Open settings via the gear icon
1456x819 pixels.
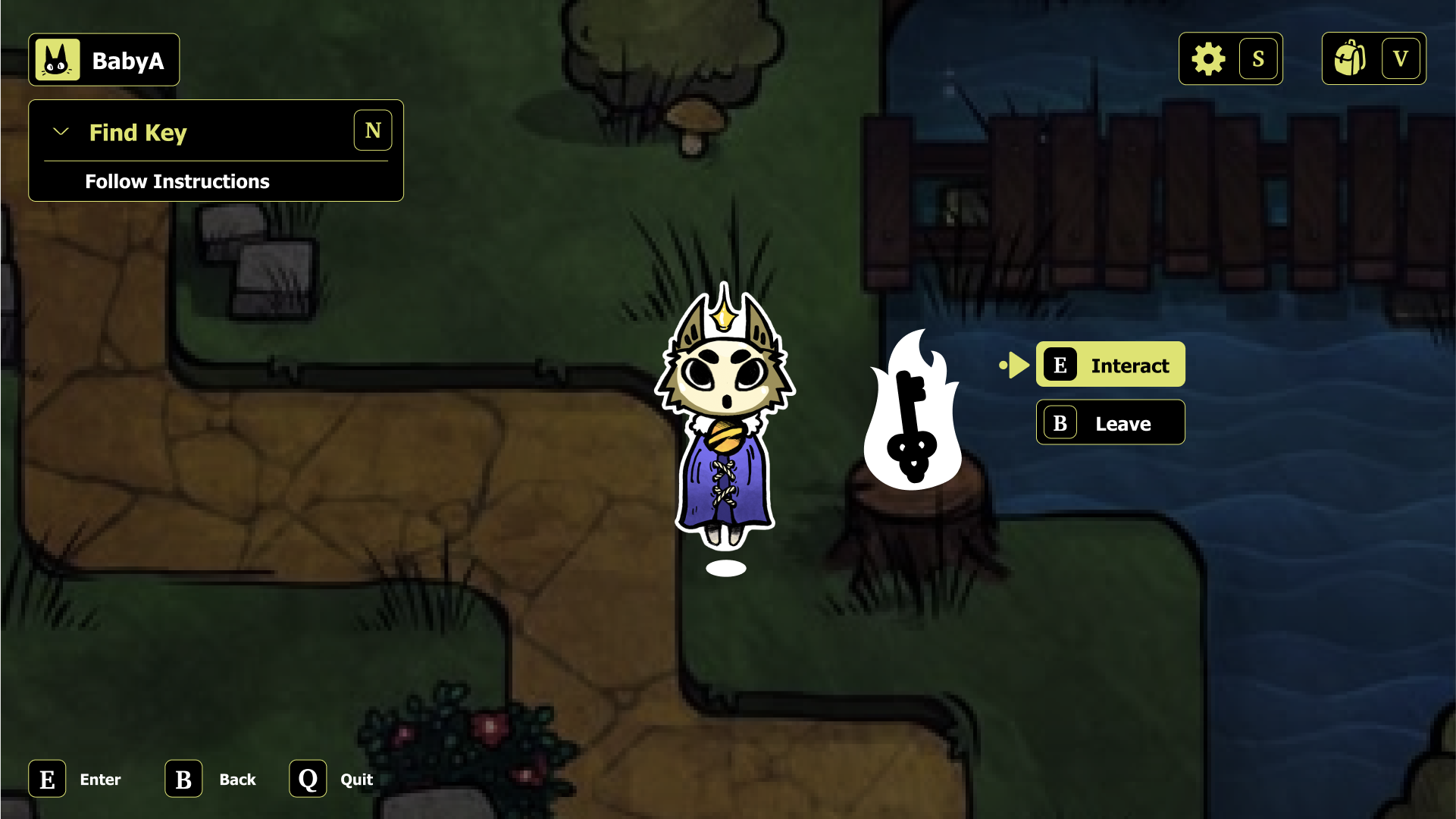(1208, 58)
